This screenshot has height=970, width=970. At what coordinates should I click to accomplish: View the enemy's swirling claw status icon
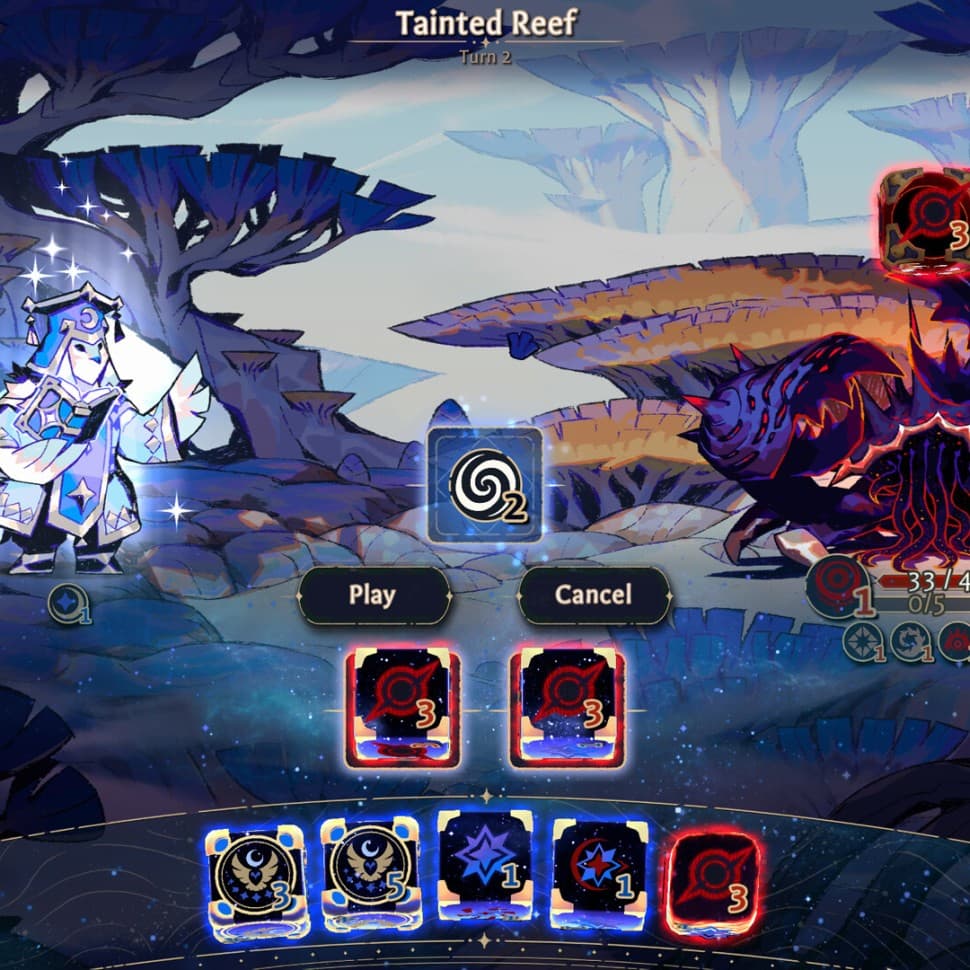(x=910, y=641)
